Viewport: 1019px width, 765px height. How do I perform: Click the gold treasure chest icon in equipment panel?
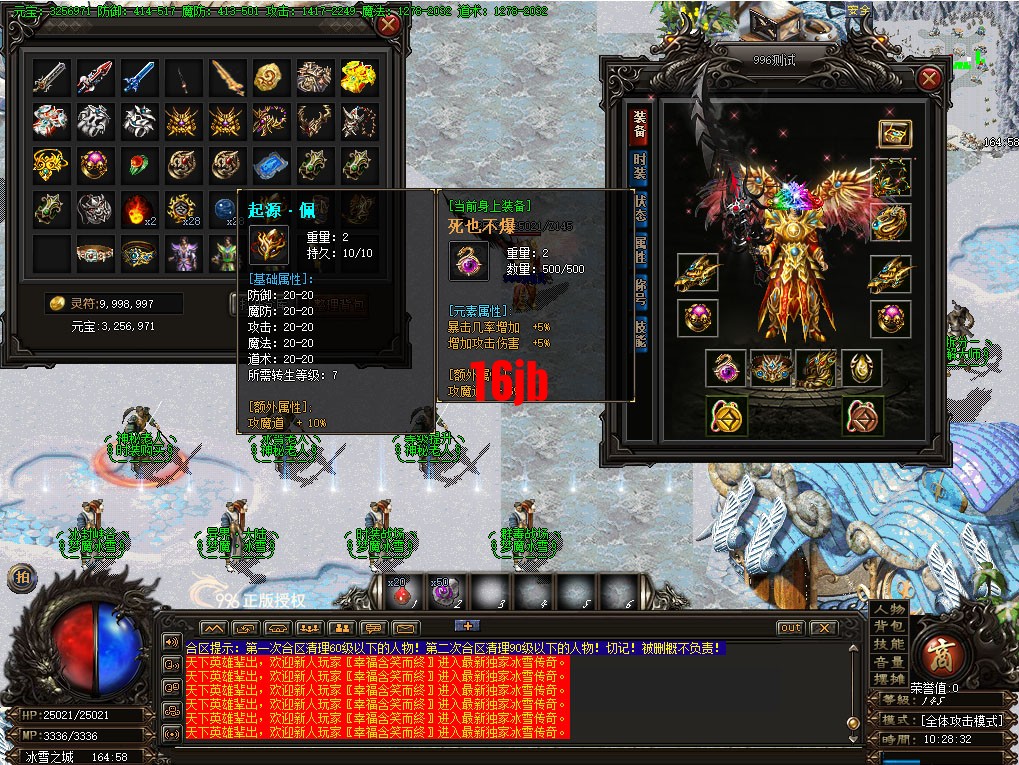click(892, 133)
